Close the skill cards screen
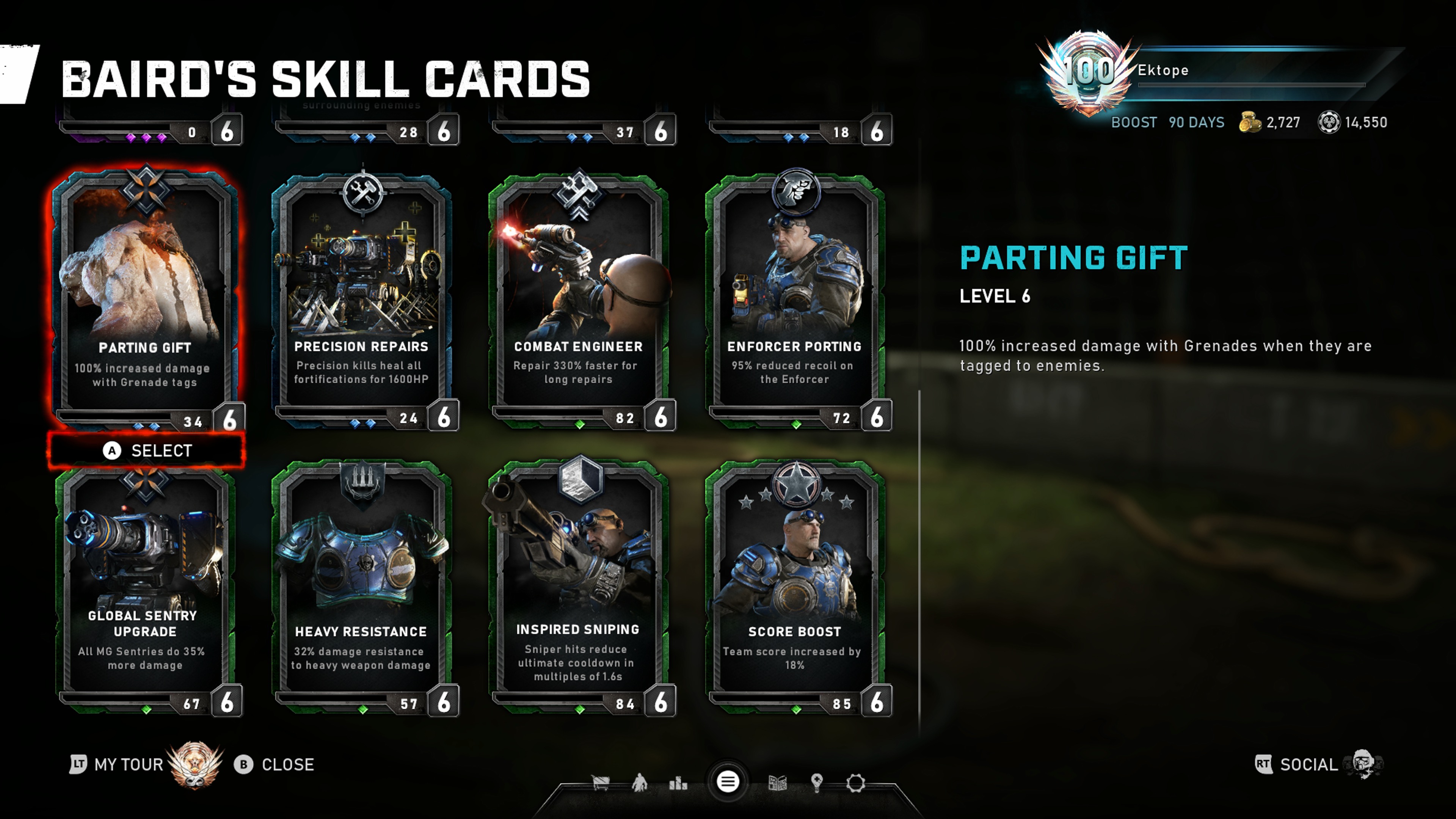This screenshot has height=819, width=1456. click(x=275, y=765)
